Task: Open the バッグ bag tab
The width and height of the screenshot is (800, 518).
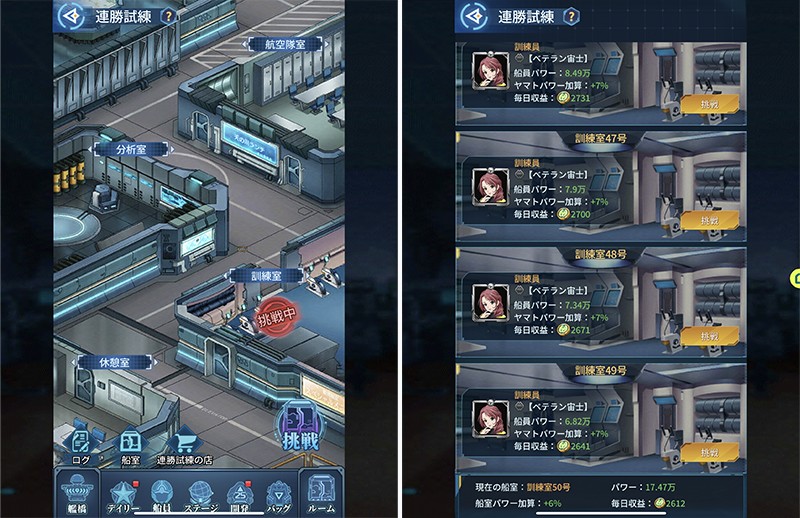Action: [x=278, y=493]
